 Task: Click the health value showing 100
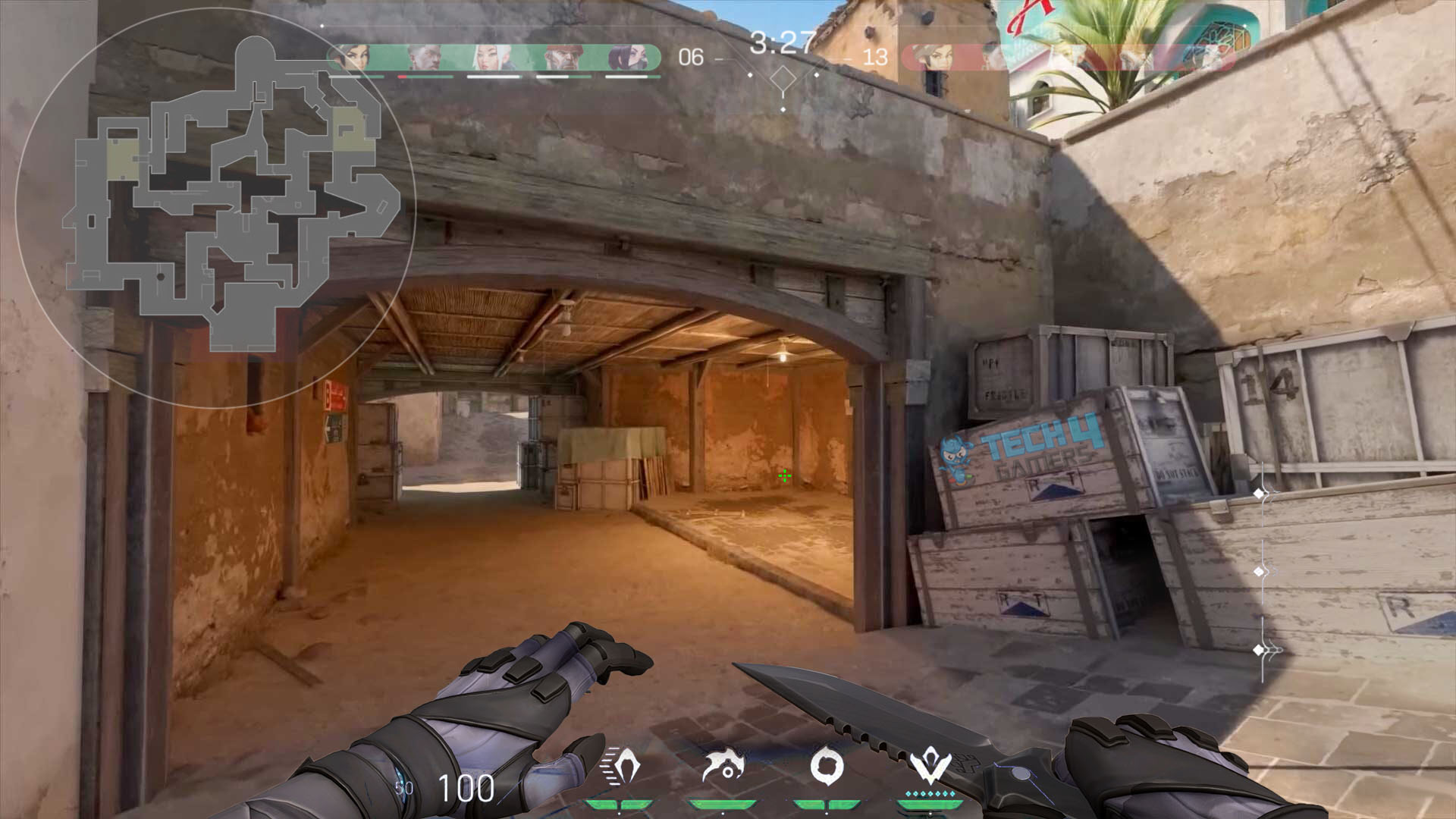466,789
